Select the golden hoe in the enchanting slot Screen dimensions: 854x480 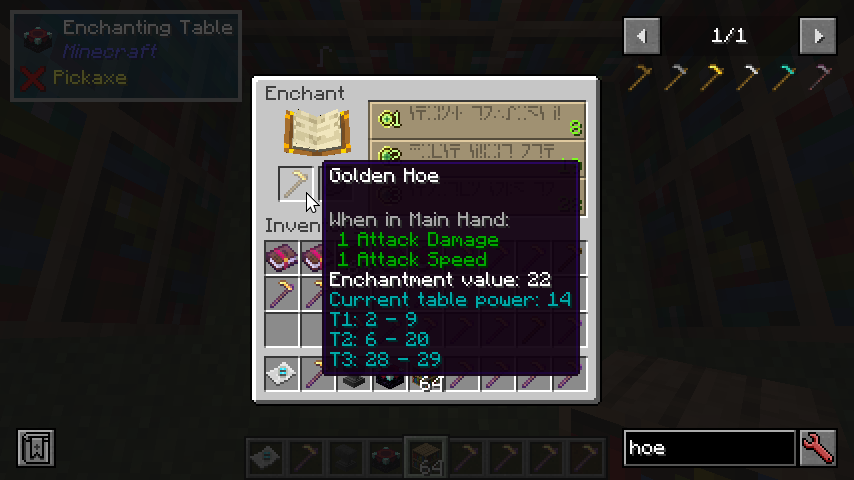coord(295,183)
